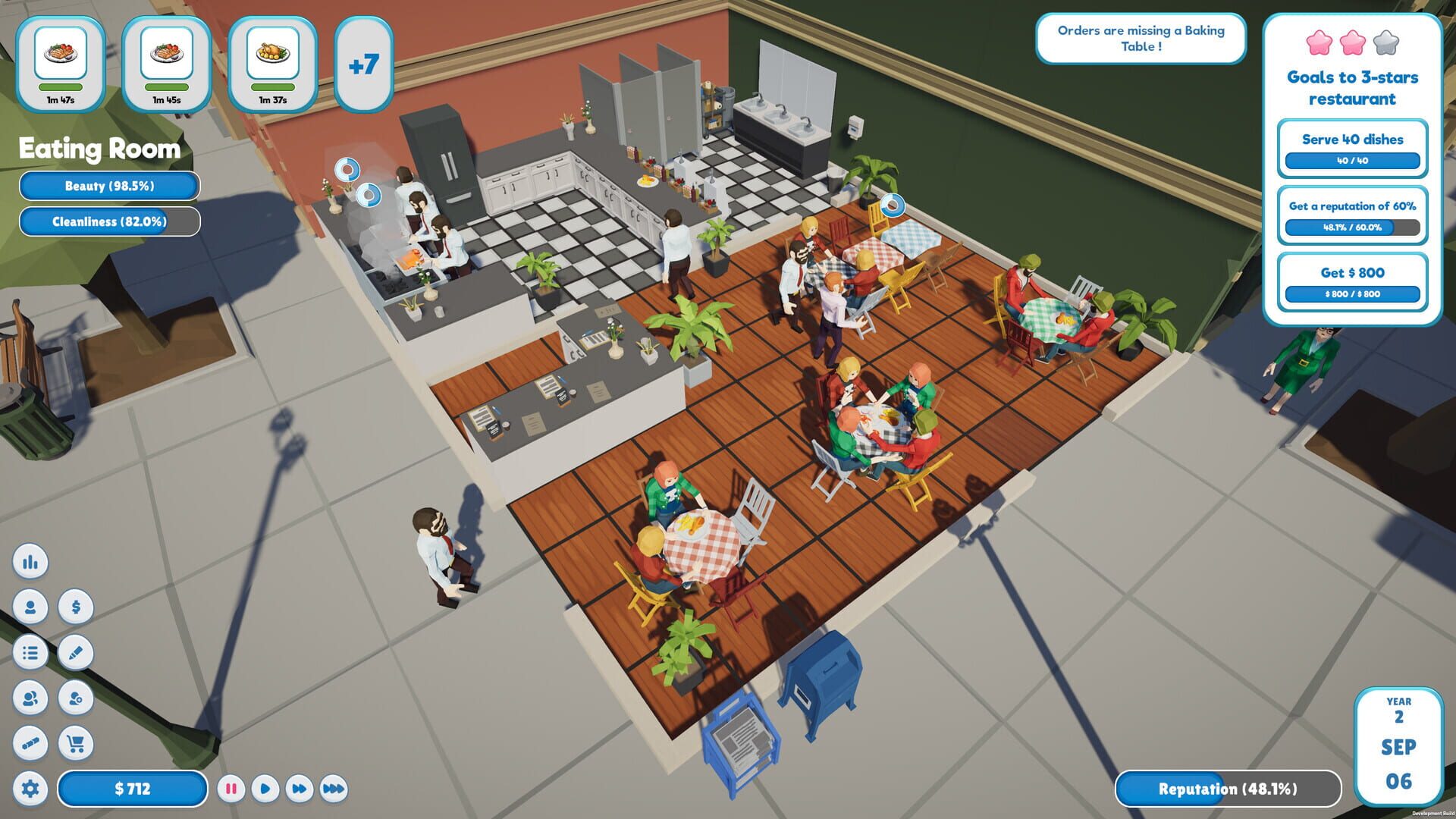Hire staff via person-plus icon
Screen dimensions: 1456x819
point(76,698)
